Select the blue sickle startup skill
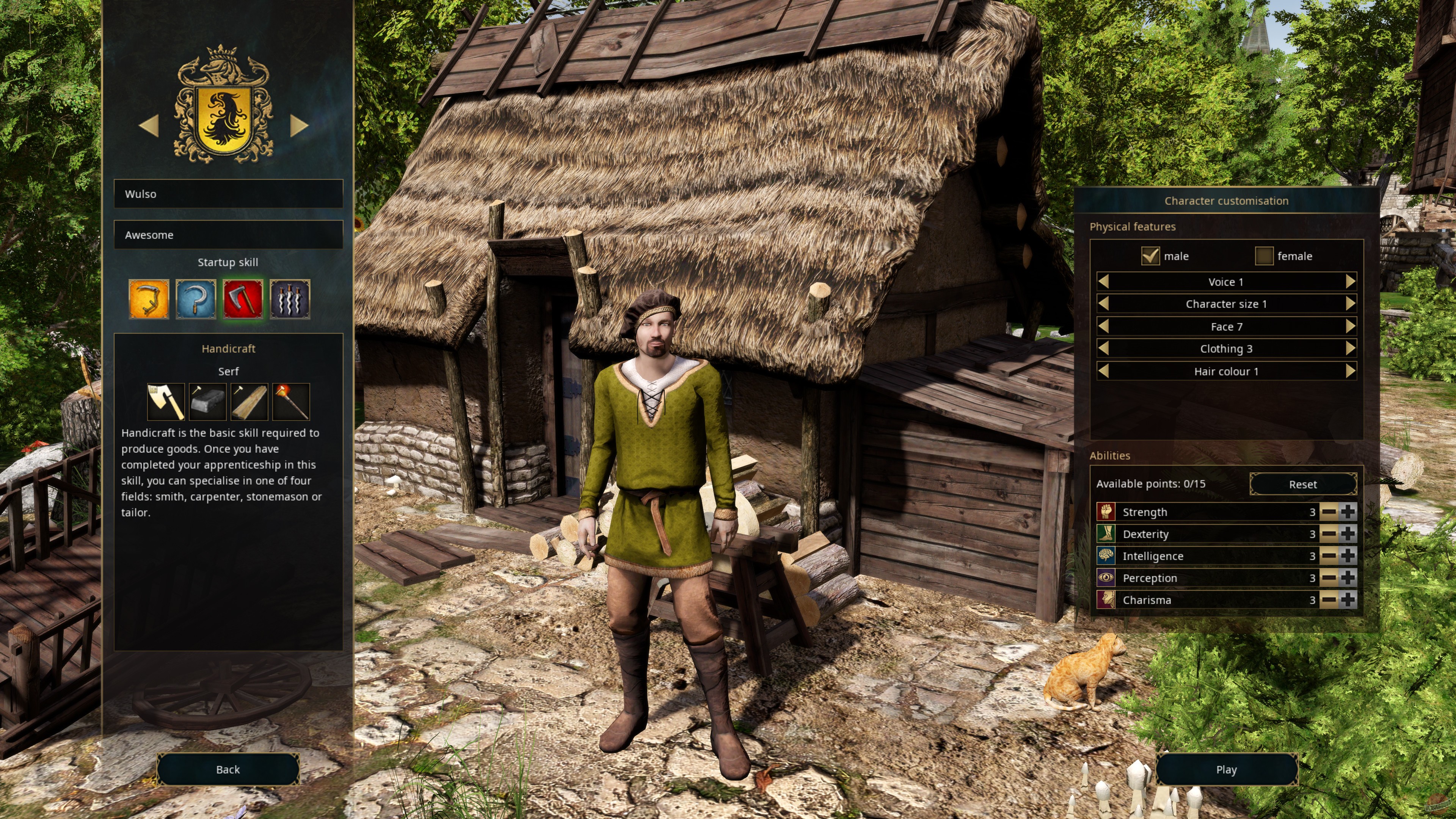This screenshot has width=1456, height=819. click(196, 299)
